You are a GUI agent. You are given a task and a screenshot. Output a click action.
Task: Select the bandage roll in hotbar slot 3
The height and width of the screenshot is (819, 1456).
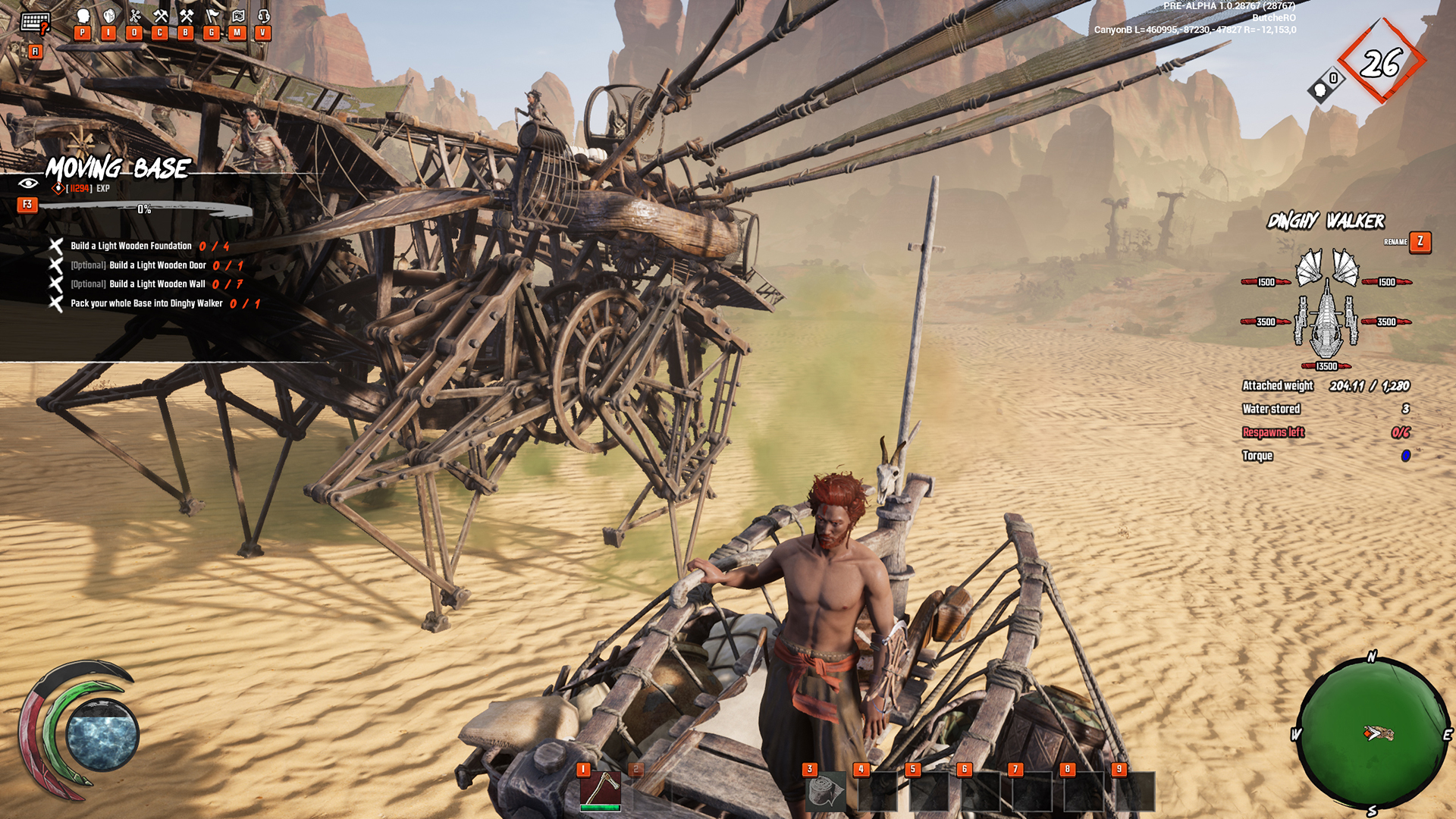click(x=826, y=792)
